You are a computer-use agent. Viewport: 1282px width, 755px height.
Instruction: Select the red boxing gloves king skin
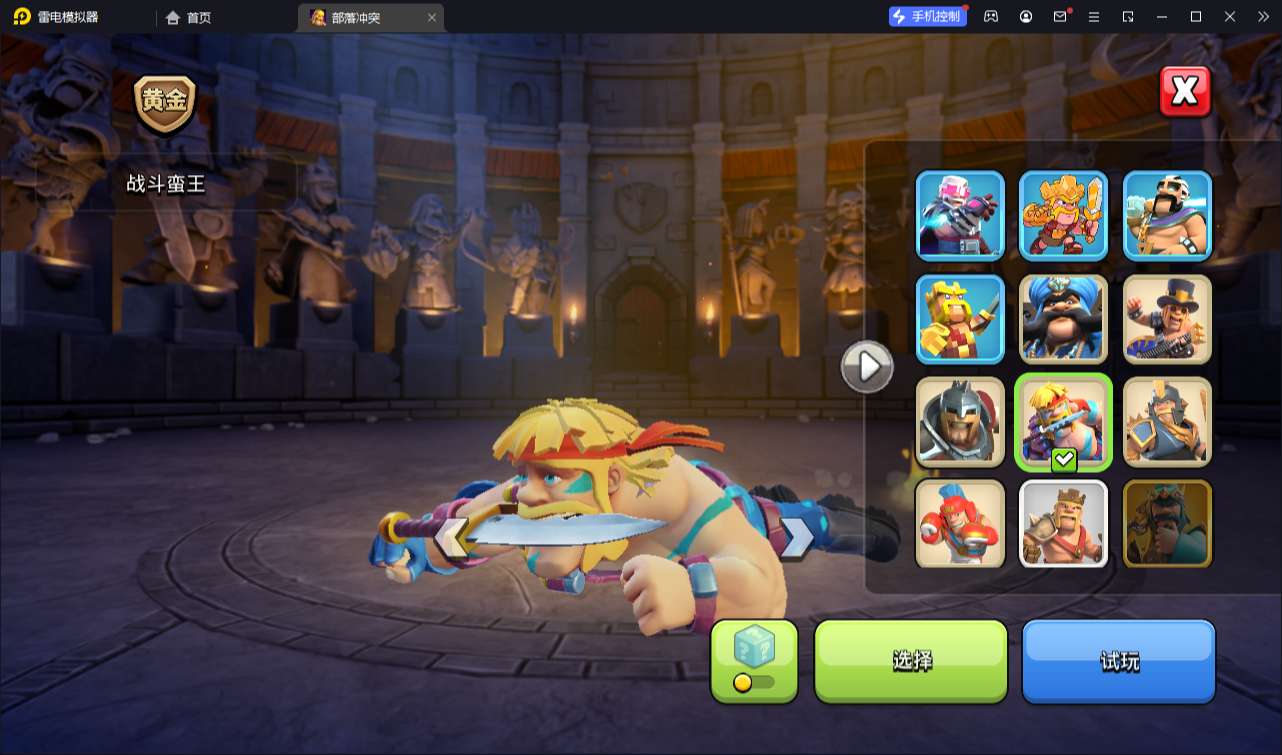(960, 523)
